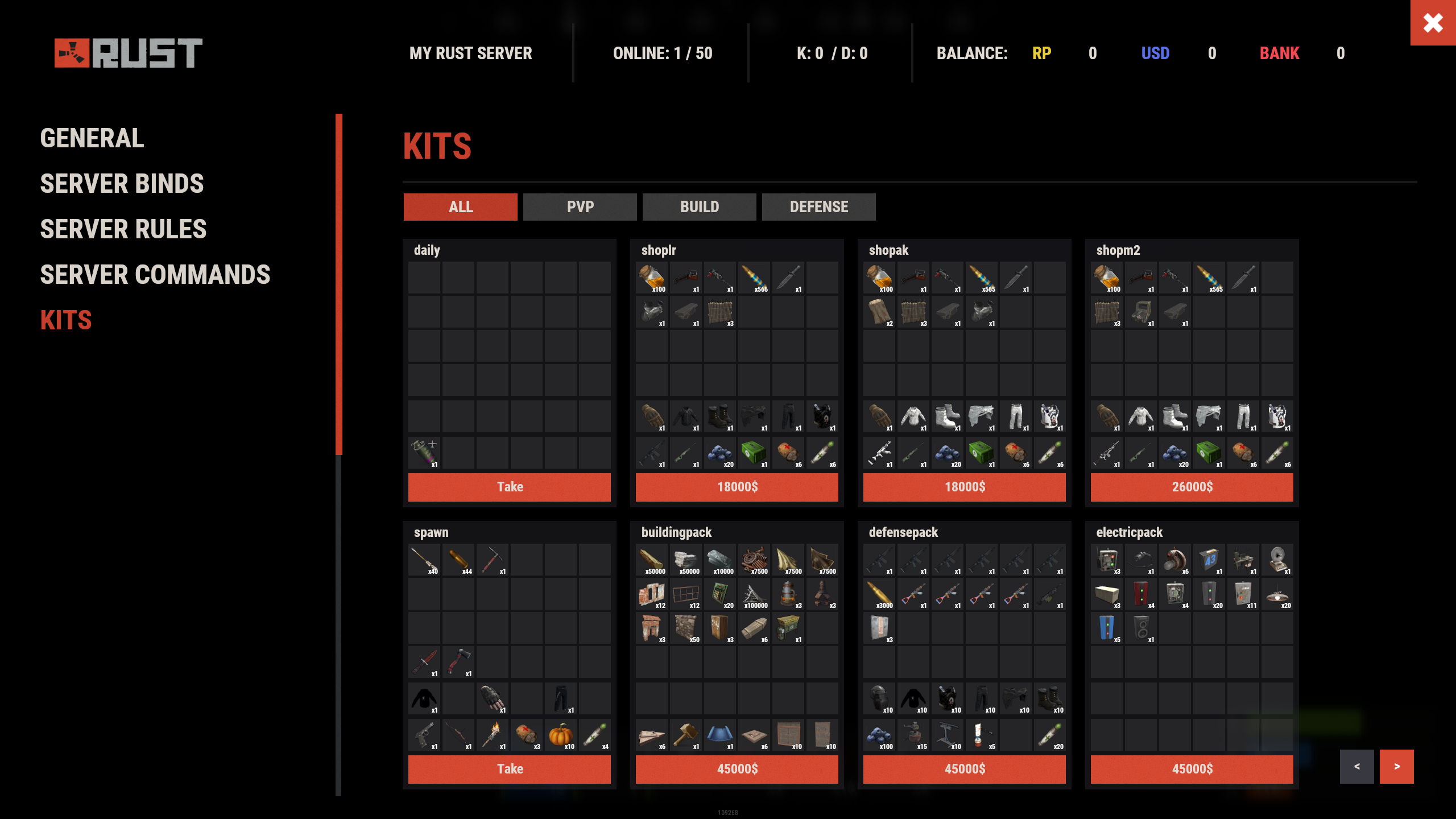
Task: Take the spawn kit
Action: 509,769
